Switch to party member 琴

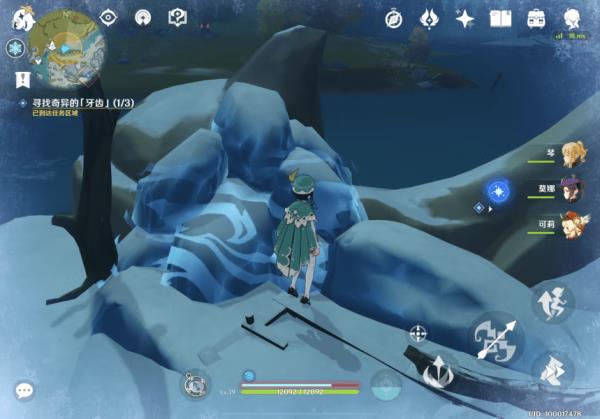570,154
